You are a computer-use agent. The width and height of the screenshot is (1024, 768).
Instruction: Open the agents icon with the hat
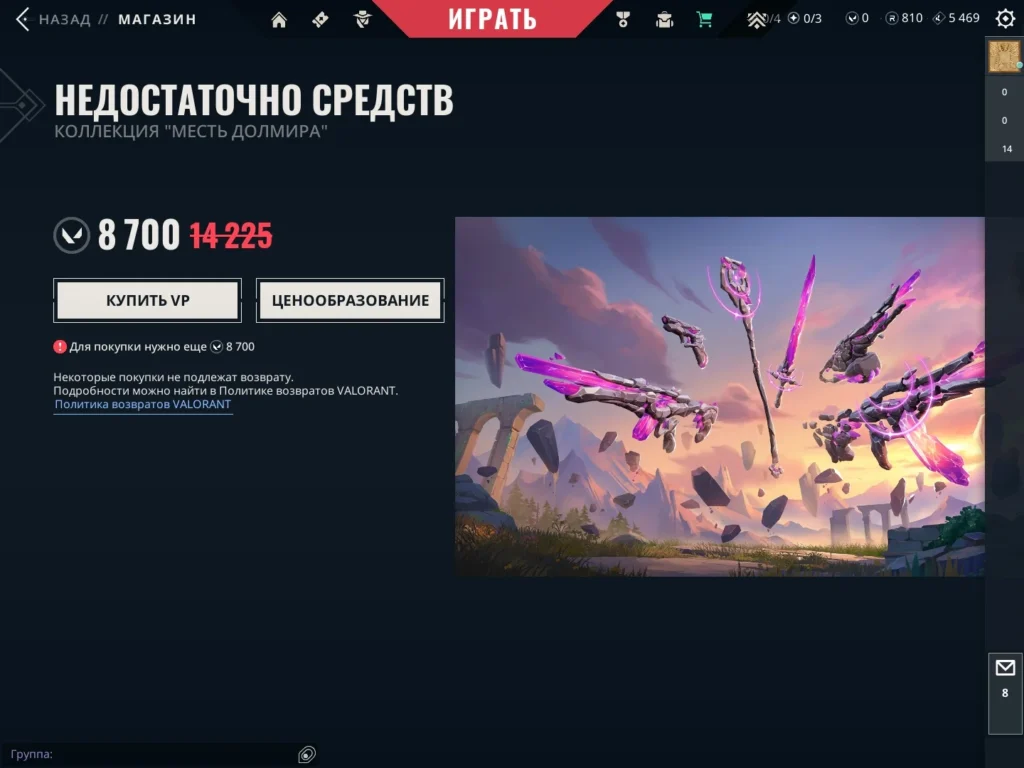pyautogui.click(x=362, y=19)
